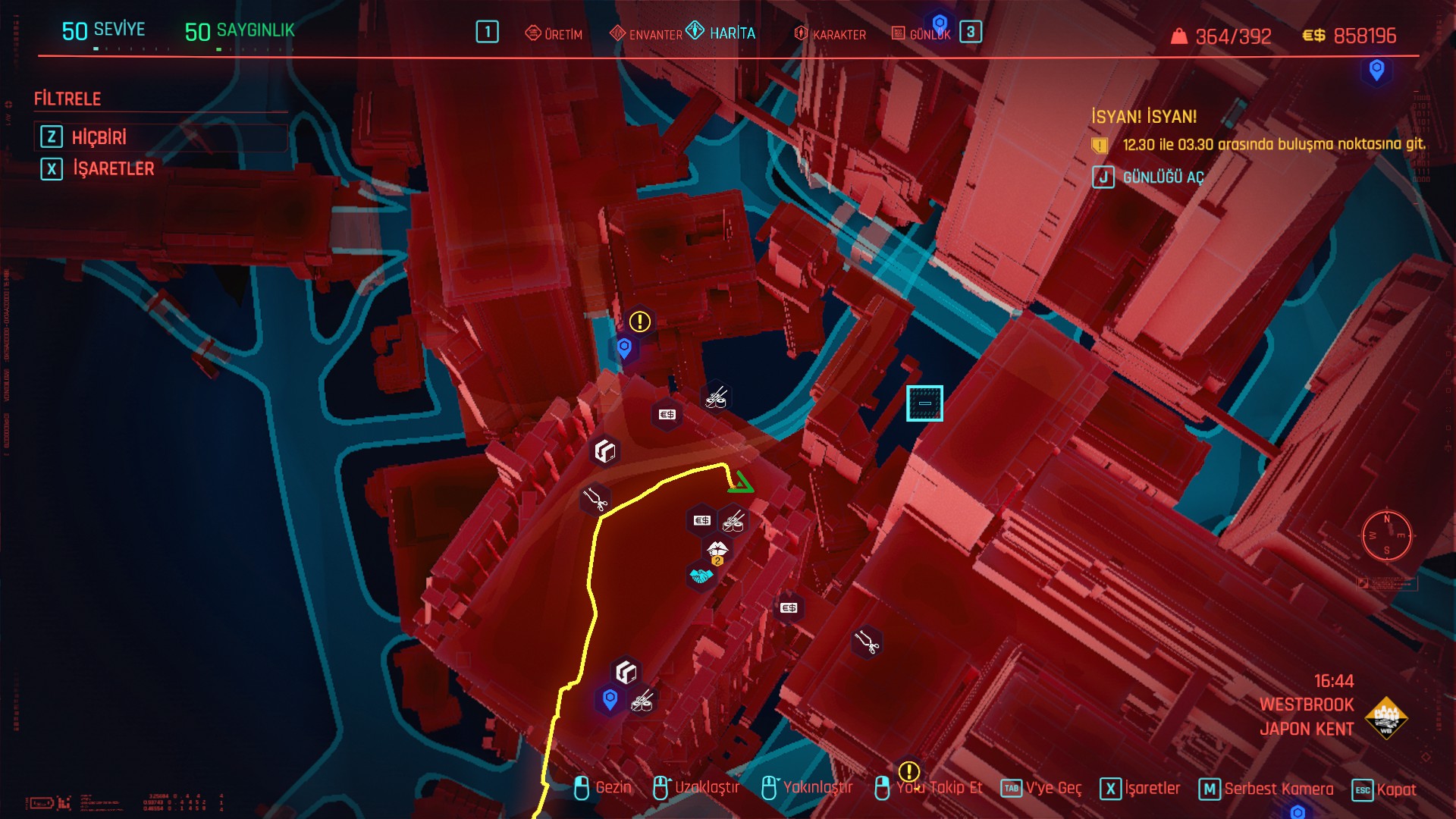Open the GÜNLÜK tab

coord(921,34)
